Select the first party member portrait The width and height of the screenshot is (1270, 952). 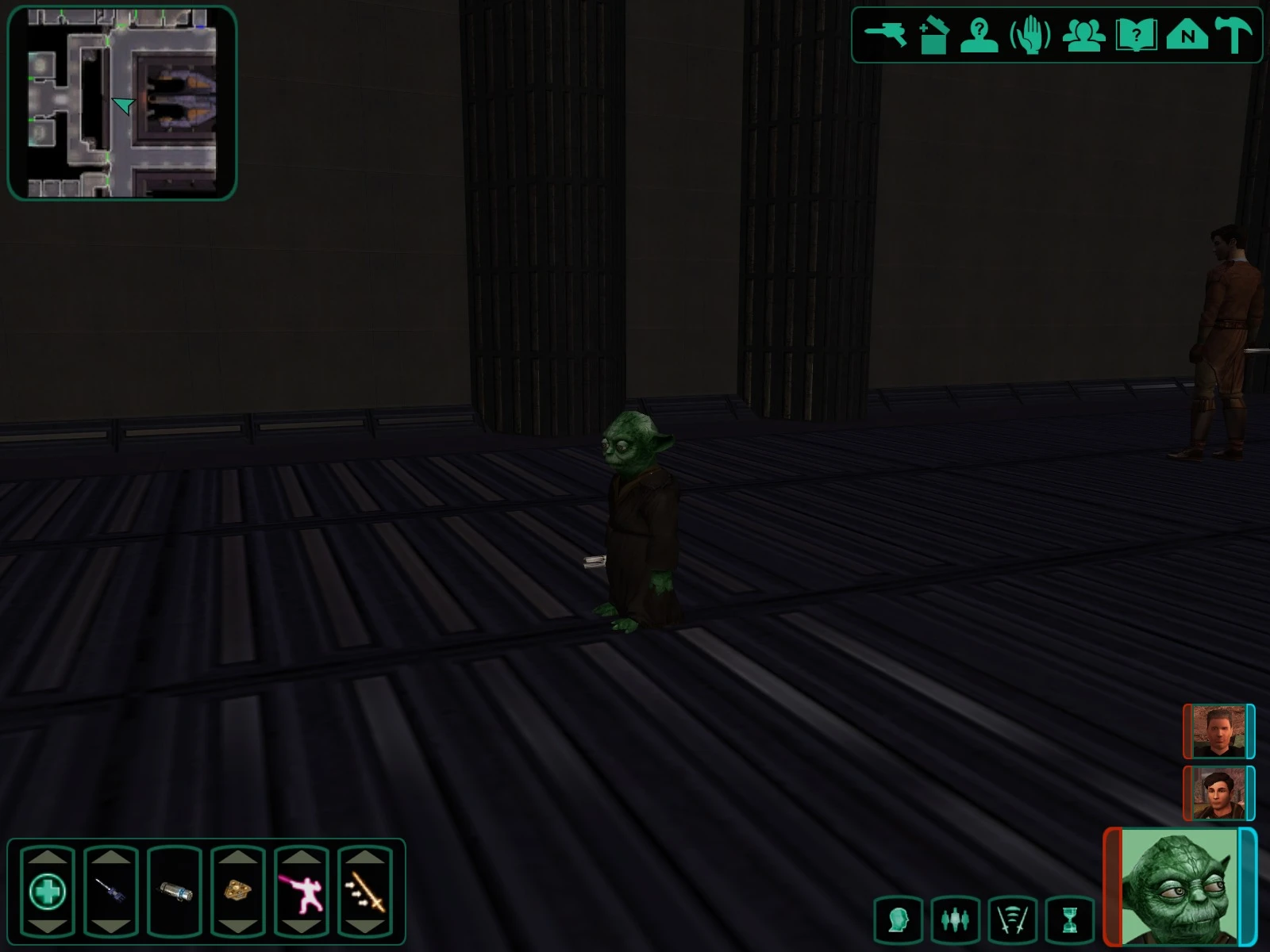[1218, 732]
